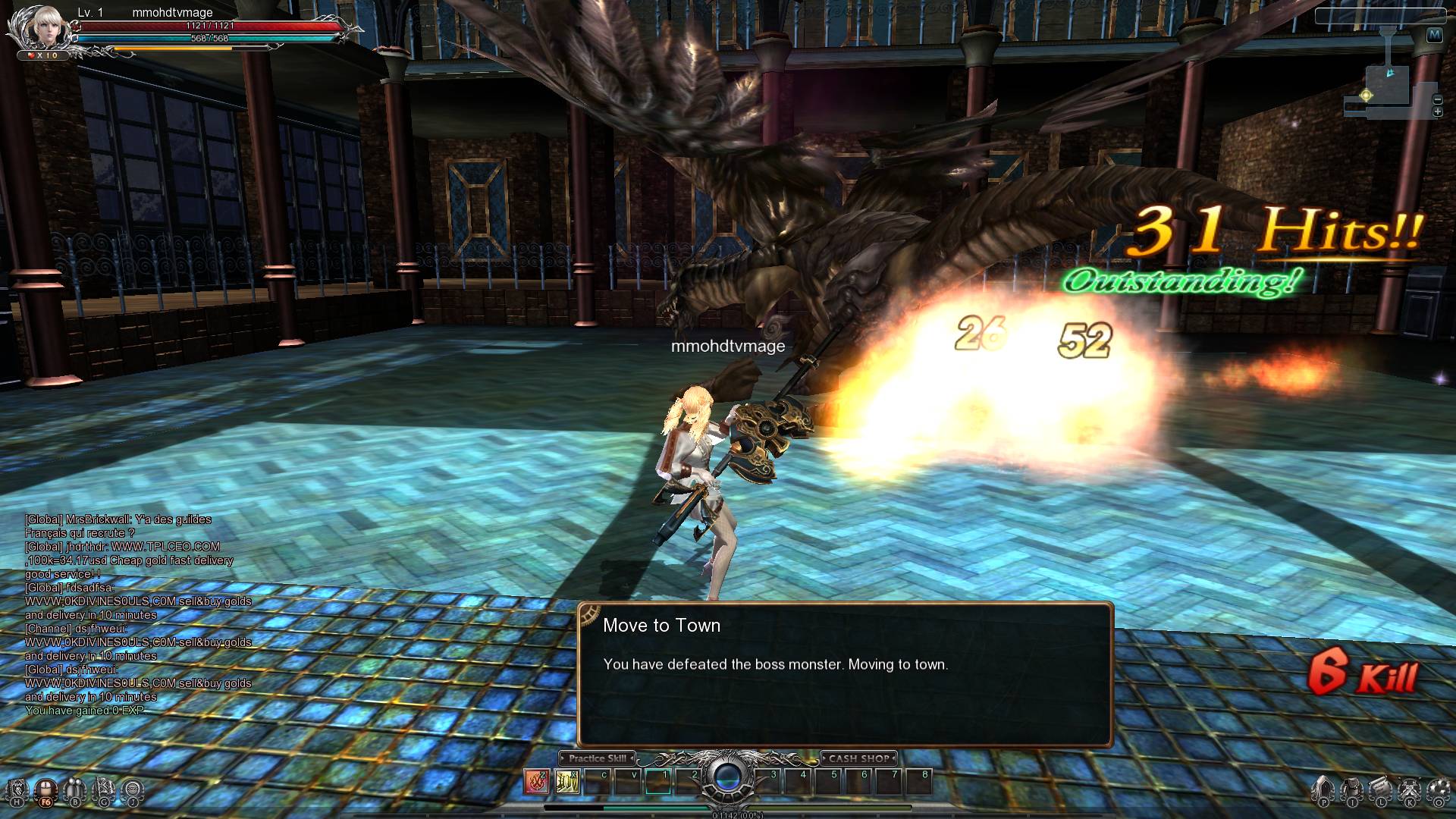Activate the red skill on Z slot

[537, 781]
